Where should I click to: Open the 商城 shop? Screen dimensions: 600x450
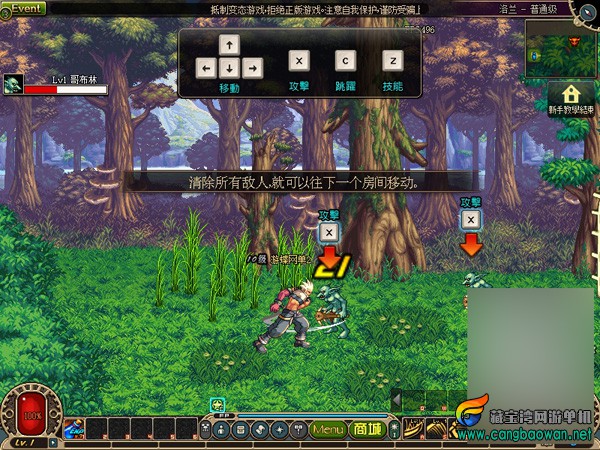point(366,430)
